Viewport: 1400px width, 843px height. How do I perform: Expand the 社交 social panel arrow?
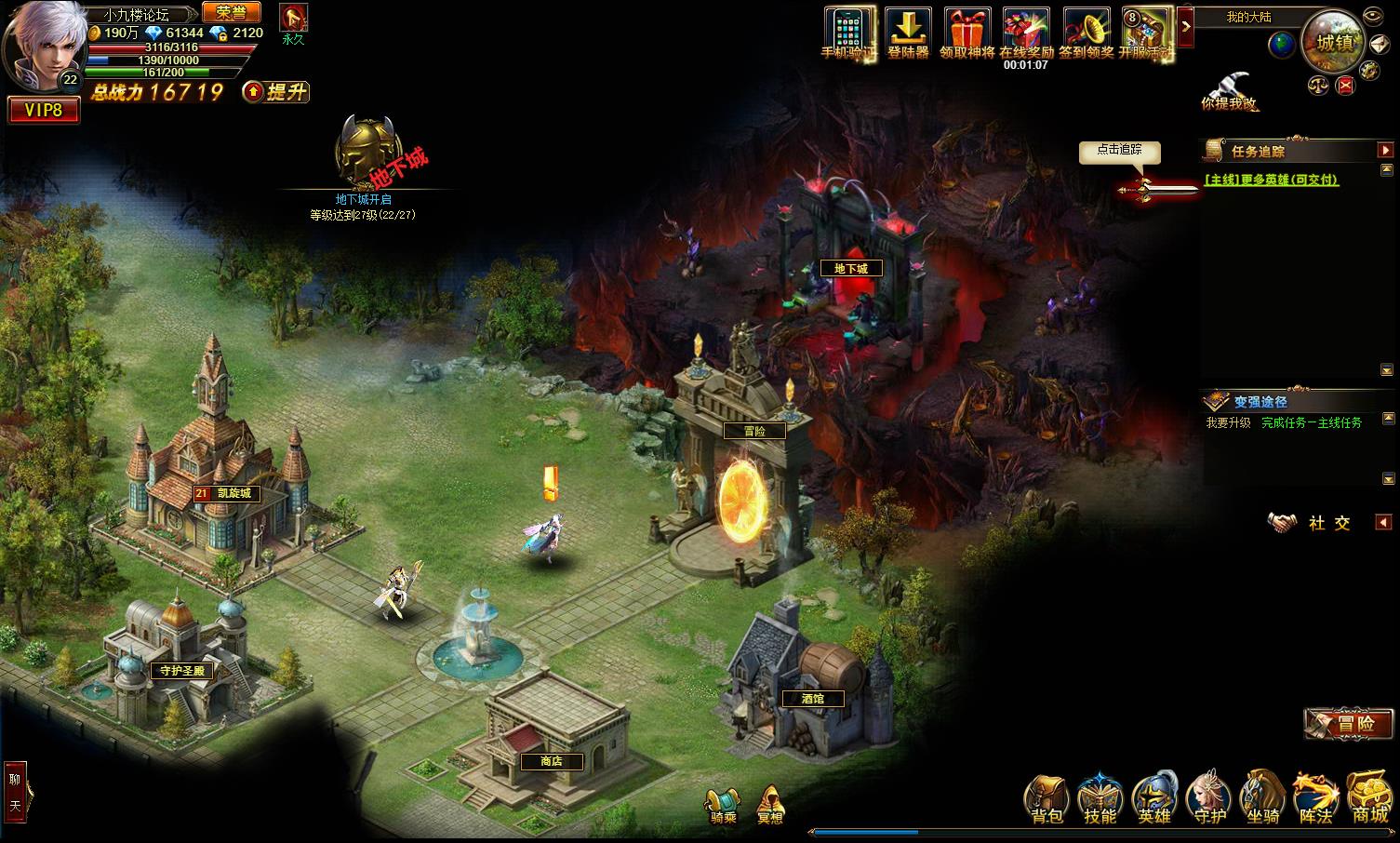pyautogui.click(x=1384, y=522)
